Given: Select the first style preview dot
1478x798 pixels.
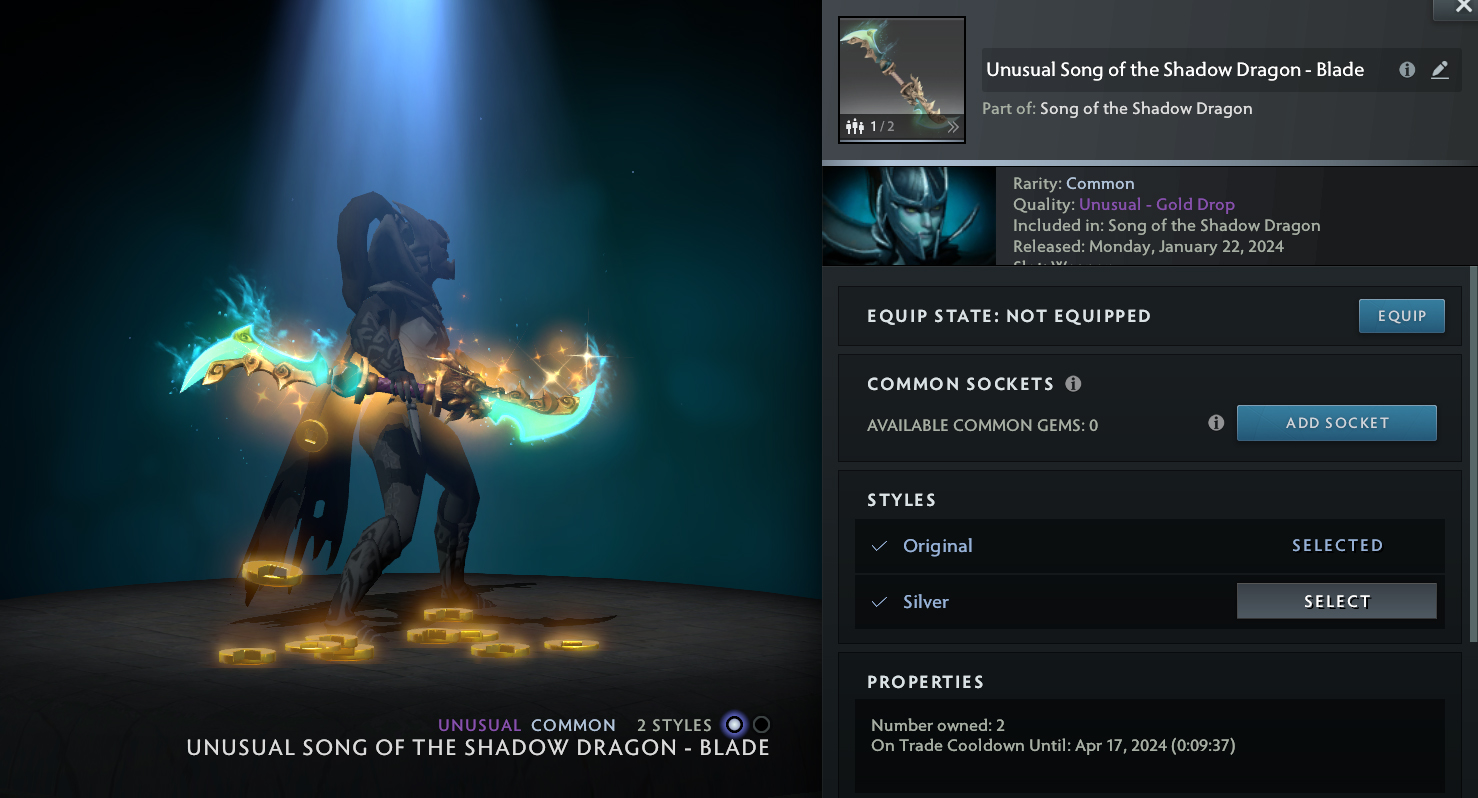Looking at the screenshot, I should pos(735,725).
